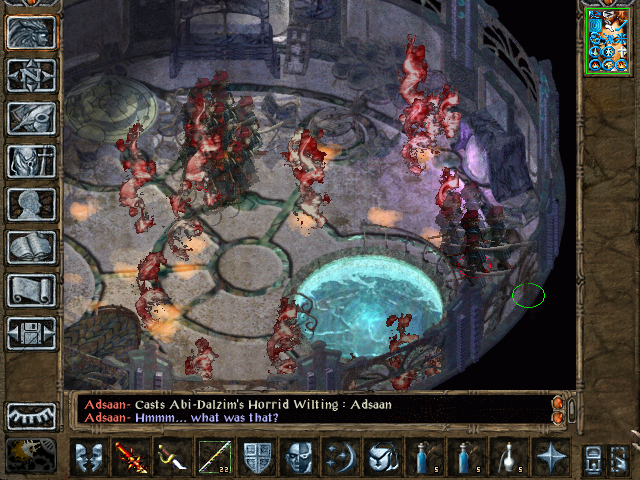
Task: Return to game view with the top sidebar button
Action: click(x=31, y=32)
